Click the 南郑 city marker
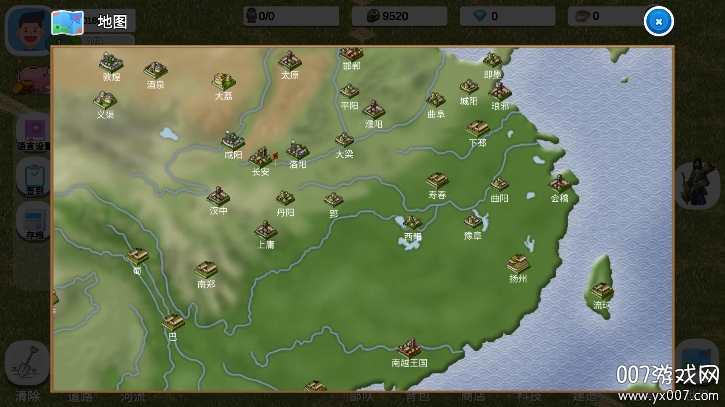 click(x=206, y=270)
